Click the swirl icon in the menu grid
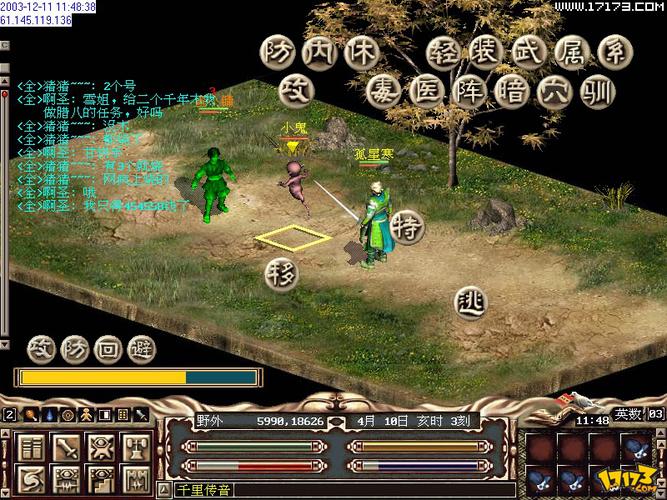 point(31,479)
